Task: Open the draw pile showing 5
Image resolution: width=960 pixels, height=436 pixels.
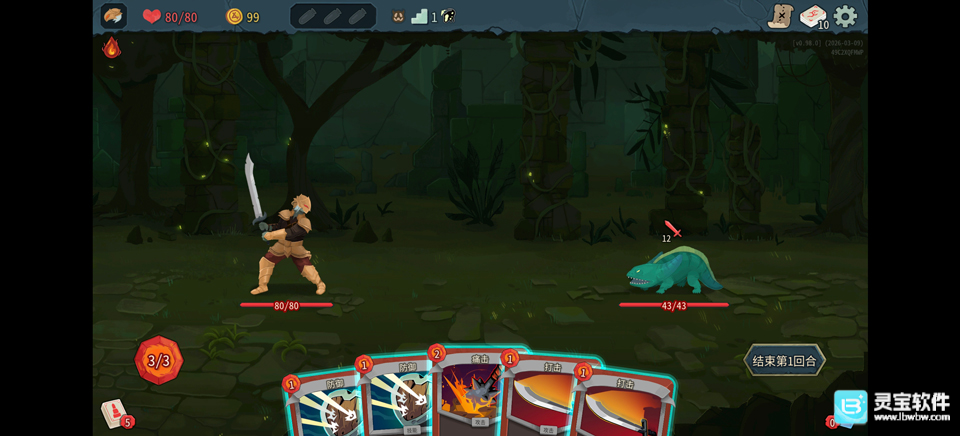Action: [114, 413]
